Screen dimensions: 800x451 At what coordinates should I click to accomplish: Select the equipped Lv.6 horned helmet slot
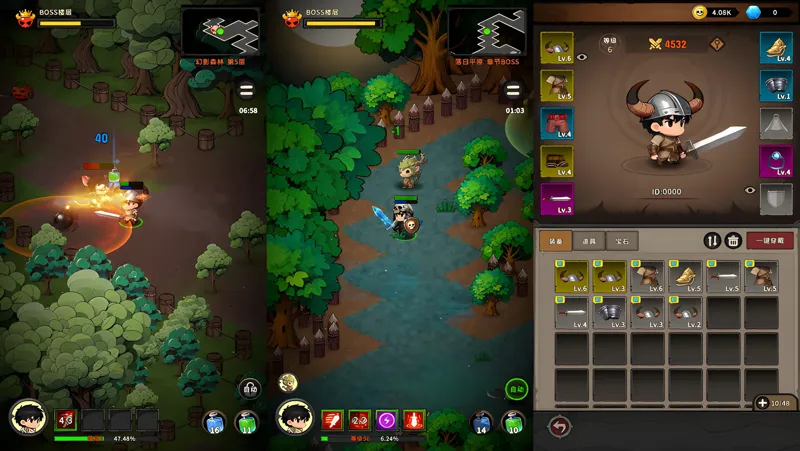click(557, 50)
